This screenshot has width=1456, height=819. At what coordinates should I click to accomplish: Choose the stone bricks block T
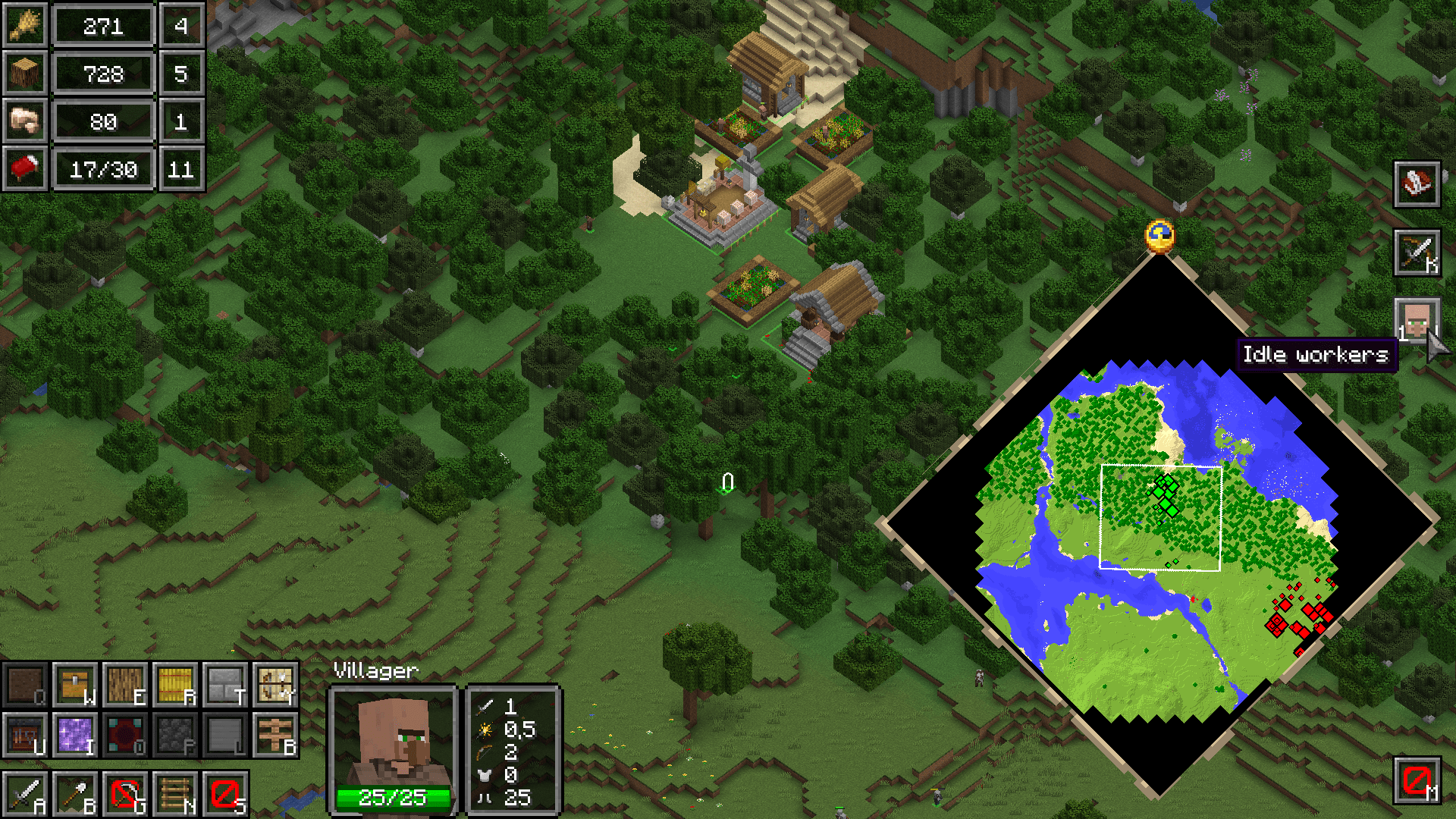click(x=224, y=686)
